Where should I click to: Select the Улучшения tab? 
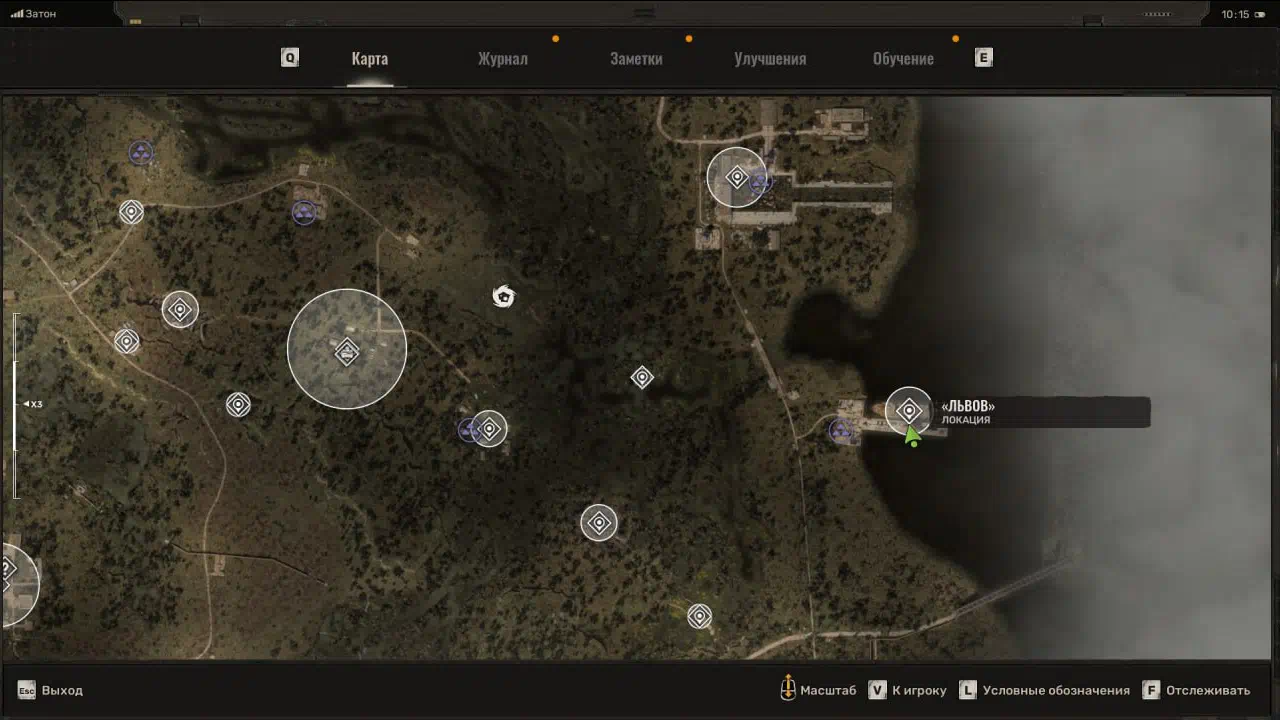770,59
